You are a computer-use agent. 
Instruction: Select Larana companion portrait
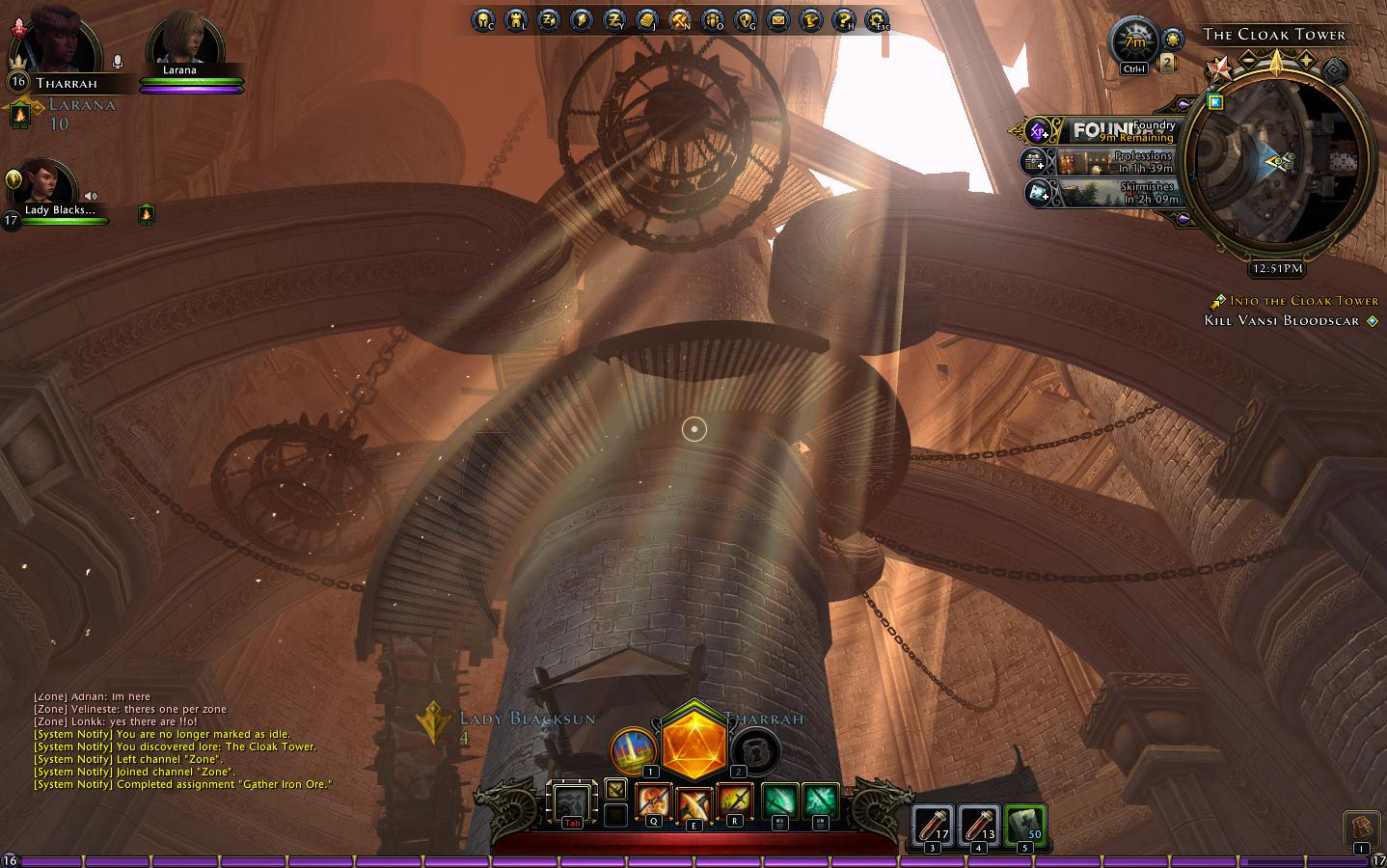(x=183, y=41)
